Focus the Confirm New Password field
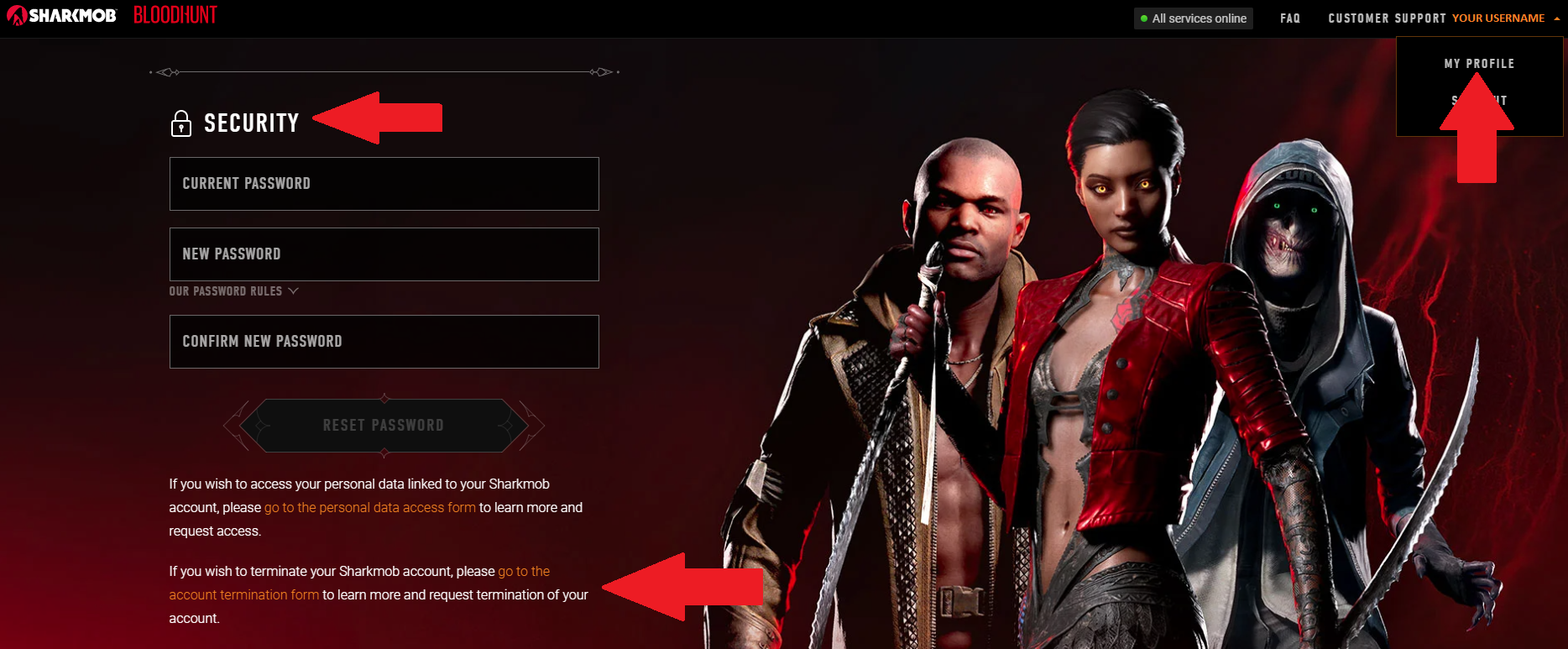 tap(384, 342)
